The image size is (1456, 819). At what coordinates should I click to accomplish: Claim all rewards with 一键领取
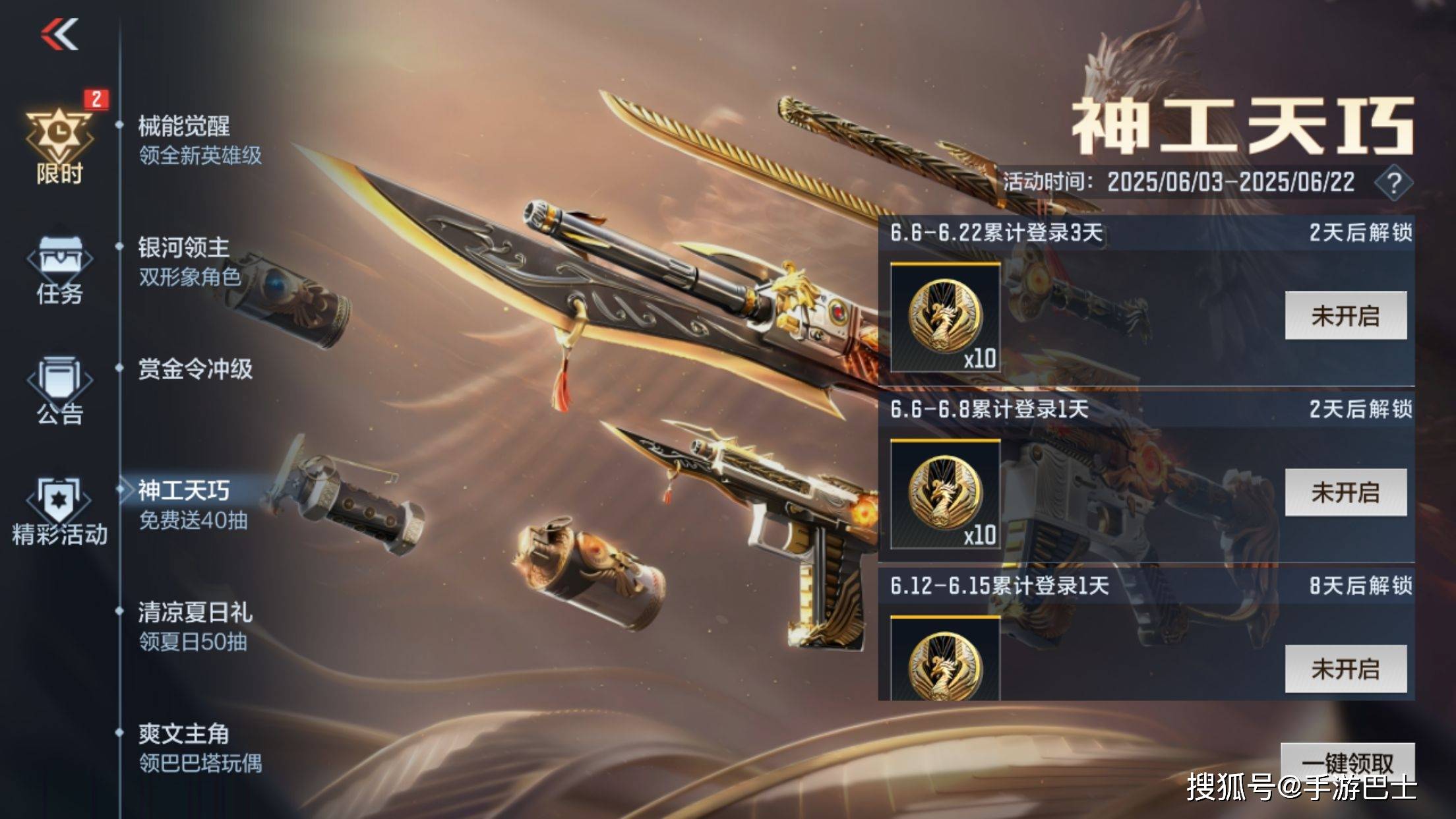1347,762
